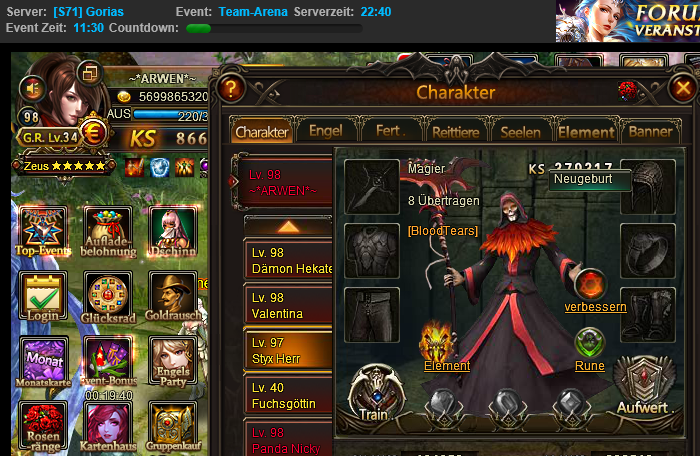Open the Seelen tab
The image size is (700, 456).
(x=520, y=132)
